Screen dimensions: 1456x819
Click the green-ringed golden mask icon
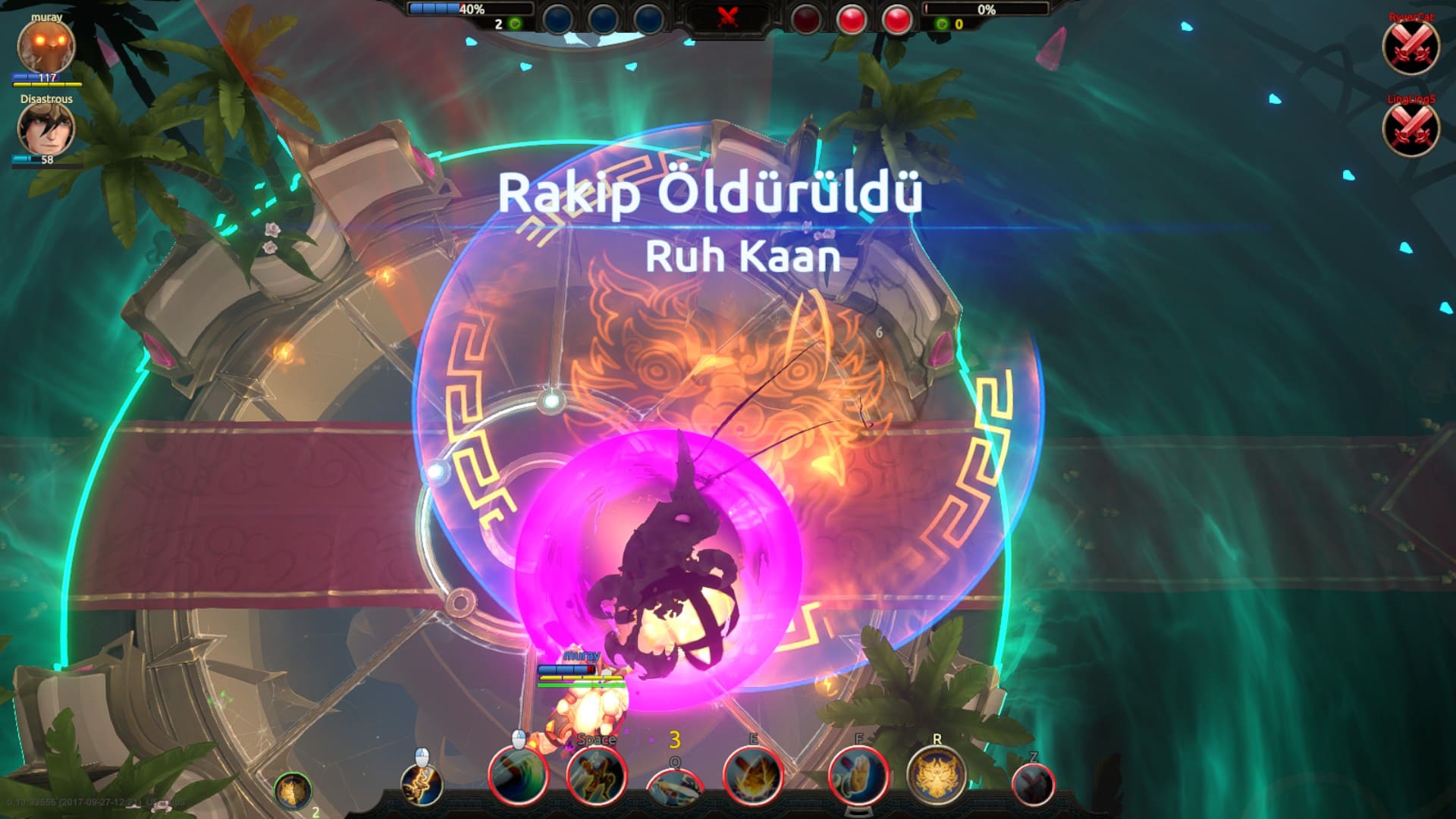click(293, 792)
